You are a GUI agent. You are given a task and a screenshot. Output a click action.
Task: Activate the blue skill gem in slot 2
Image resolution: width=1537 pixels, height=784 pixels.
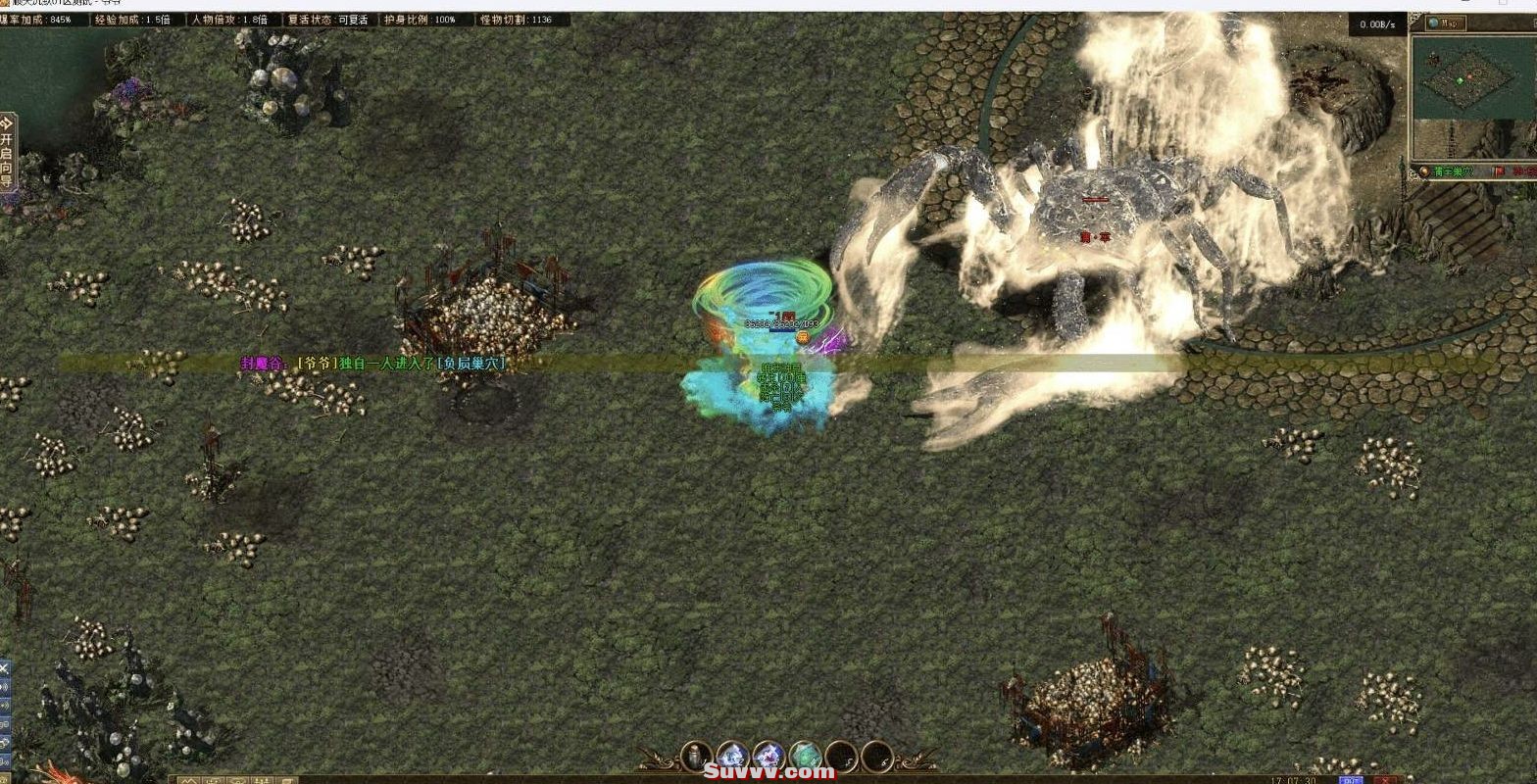click(733, 756)
